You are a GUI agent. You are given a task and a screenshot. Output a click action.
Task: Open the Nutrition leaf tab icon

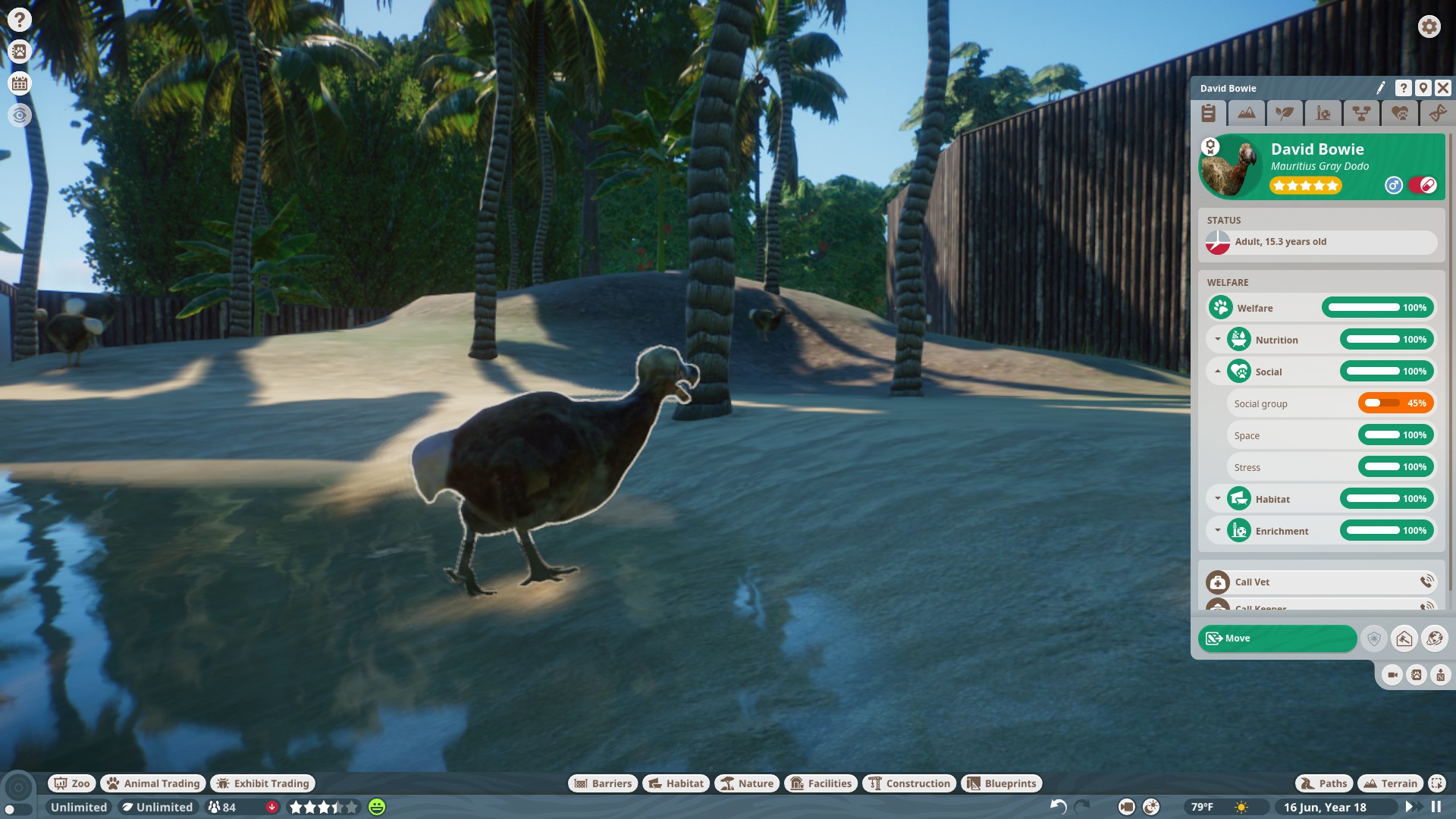(1285, 114)
